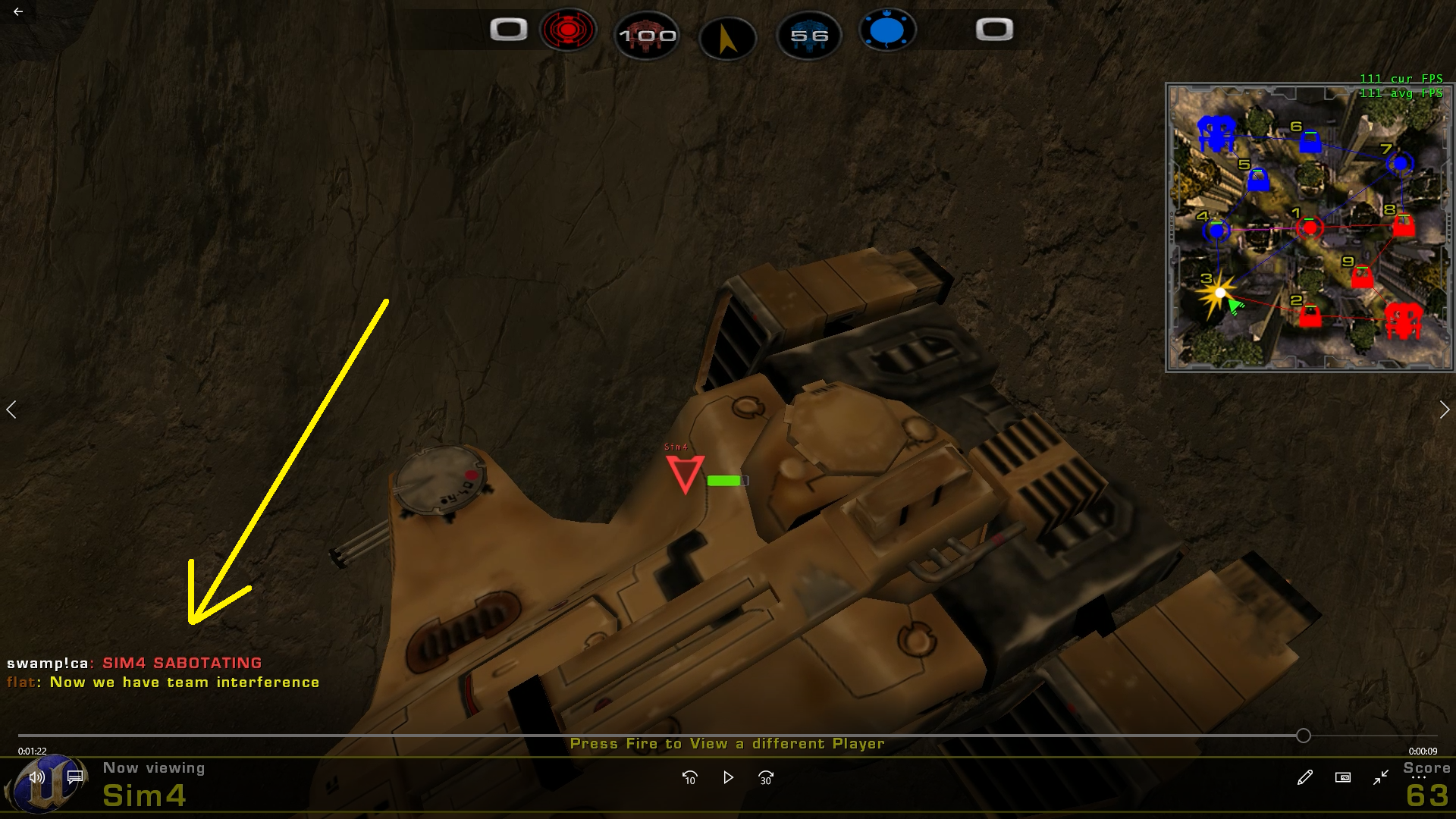The width and height of the screenshot is (1456, 819).
Task: Go back with the top-left arrow
Action: (x=18, y=12)
